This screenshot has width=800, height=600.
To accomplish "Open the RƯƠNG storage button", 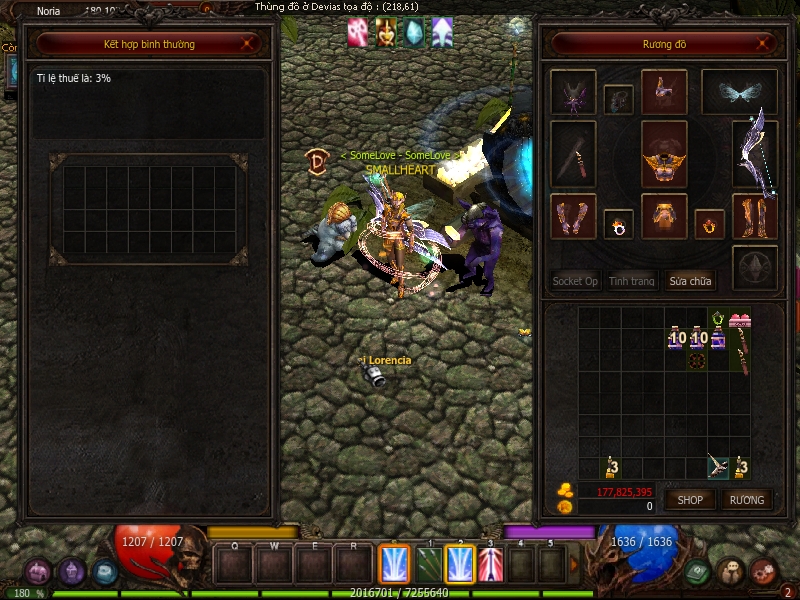I will [x=746, y=499].
